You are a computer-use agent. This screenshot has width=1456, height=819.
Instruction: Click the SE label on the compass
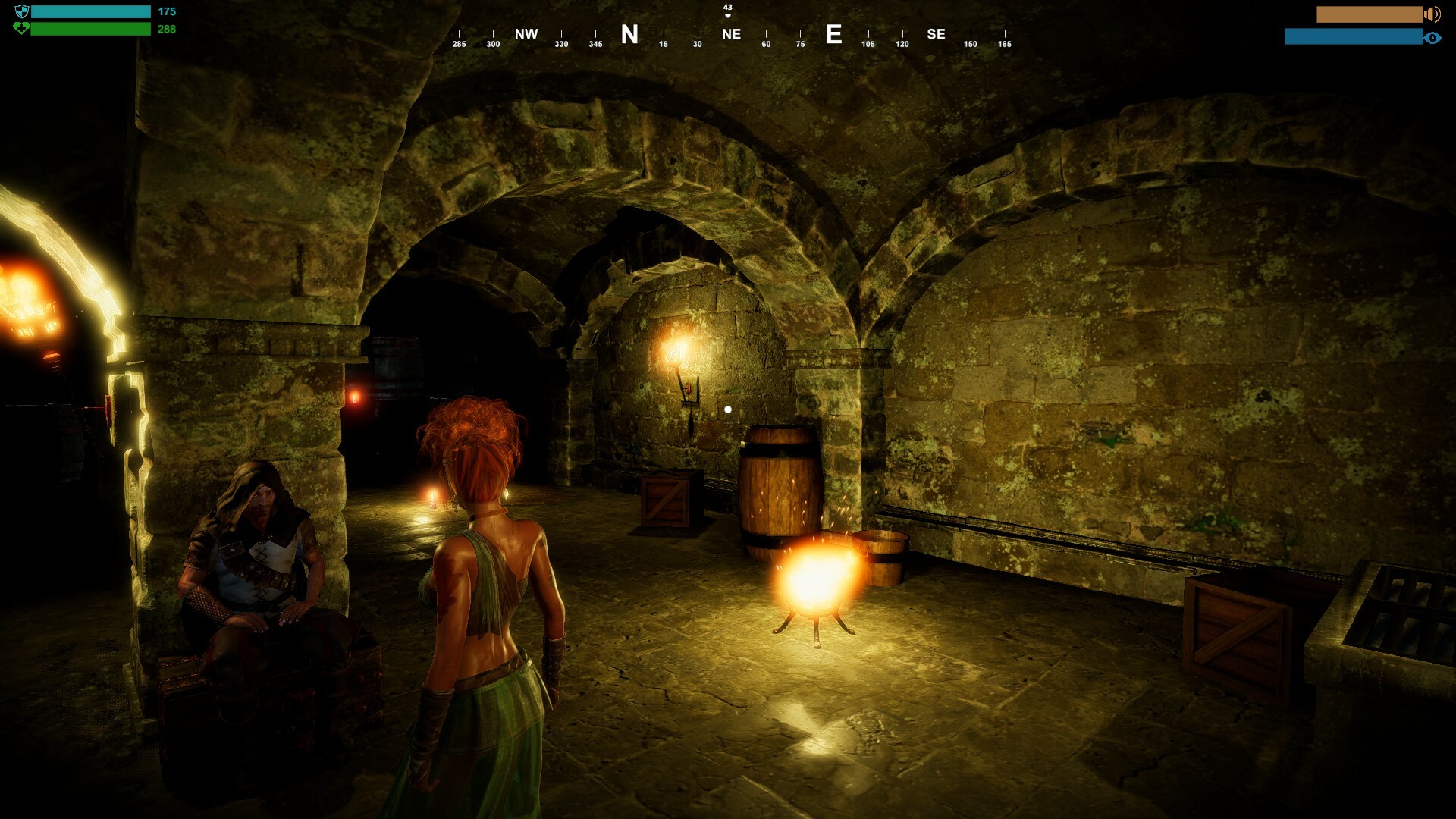[935, 34]
